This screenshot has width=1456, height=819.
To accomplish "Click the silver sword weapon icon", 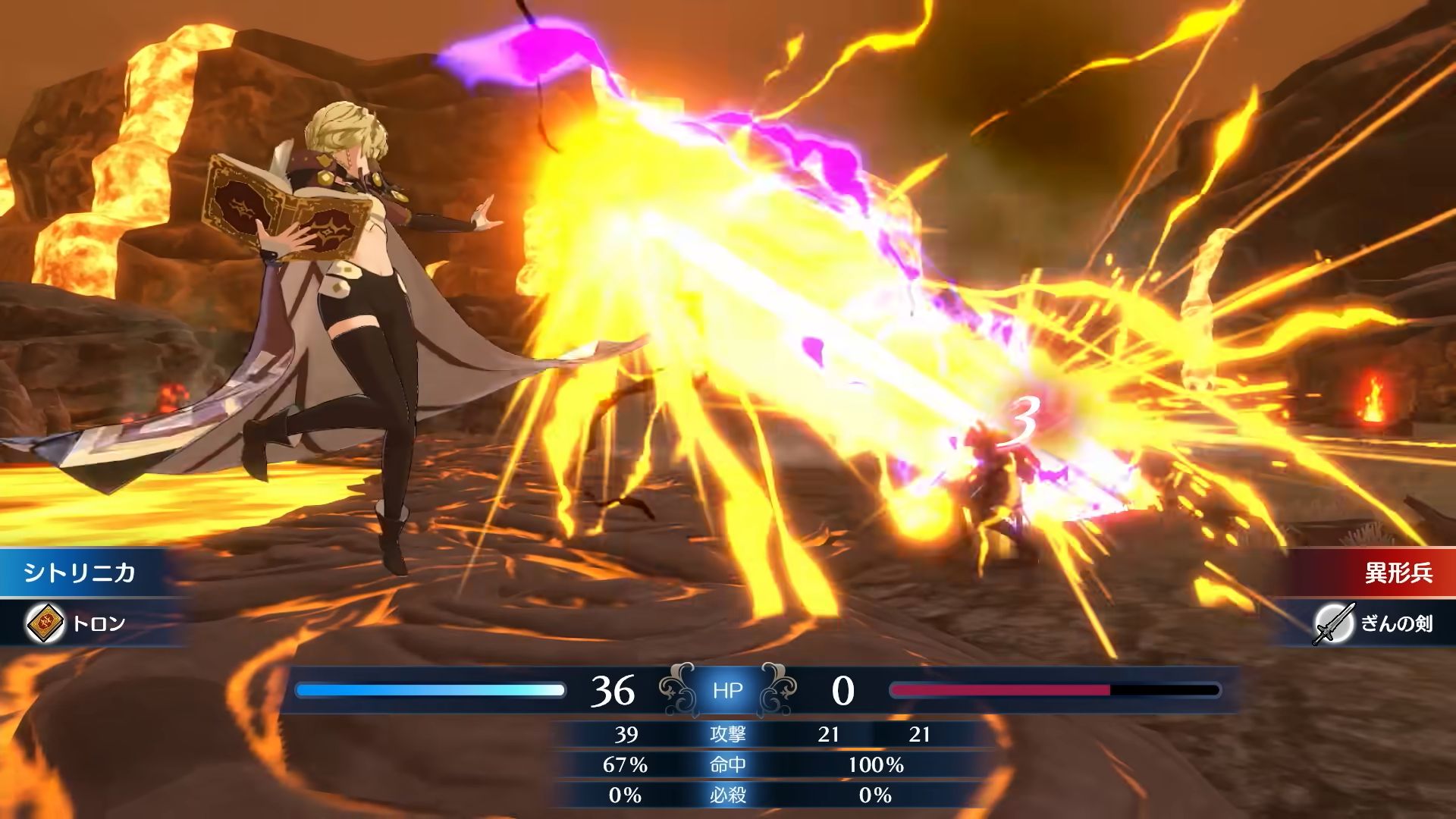I will click(1333, 623).
